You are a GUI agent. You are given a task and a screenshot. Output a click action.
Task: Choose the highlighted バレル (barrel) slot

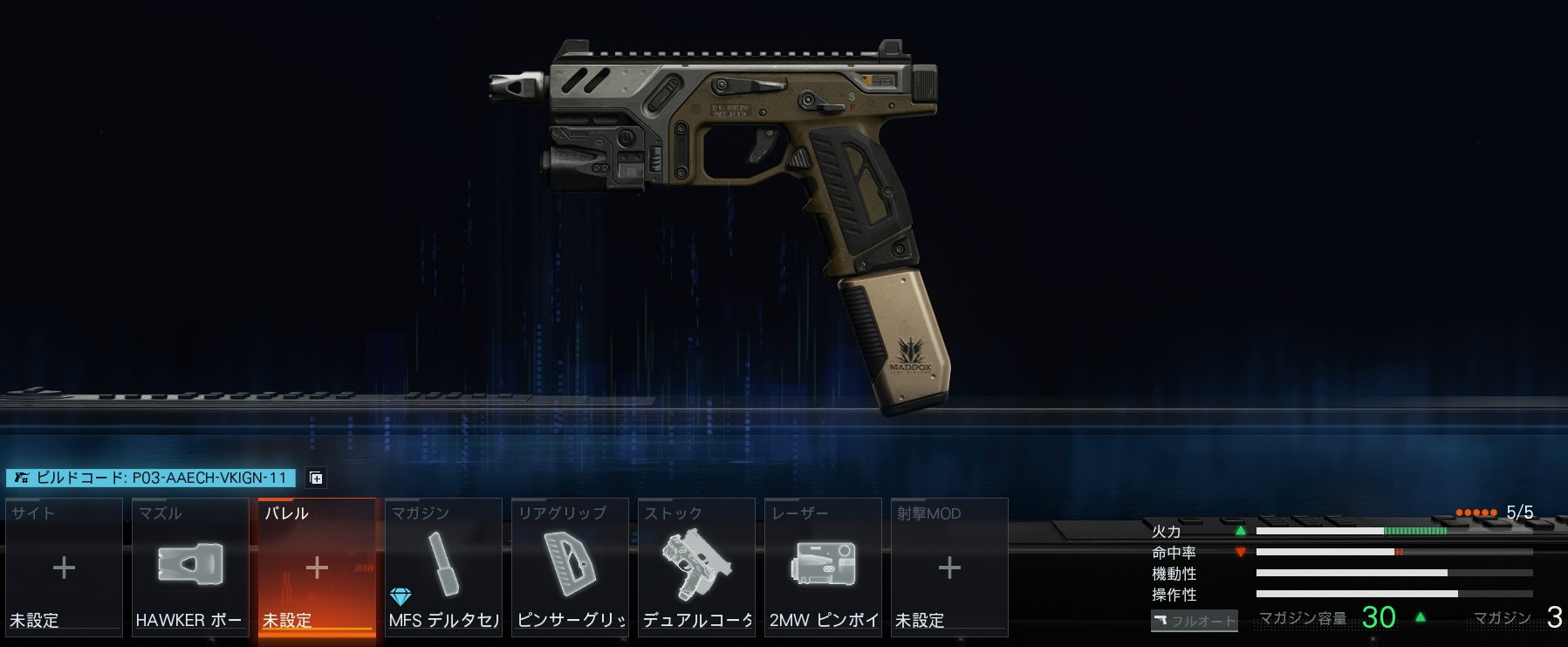[x=317, y=567]
